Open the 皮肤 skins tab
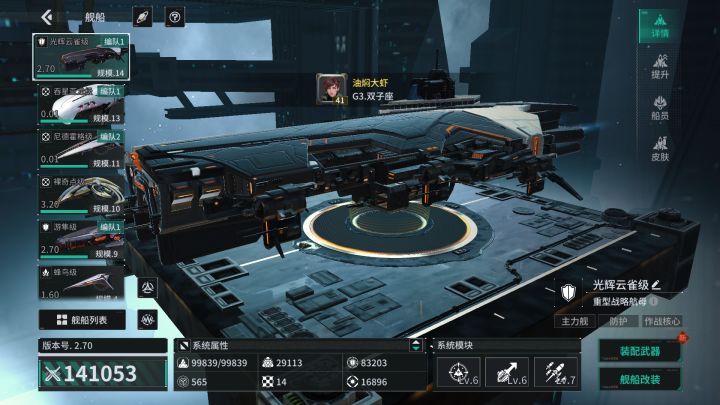 pyautogui.click(x=660, y=149)
